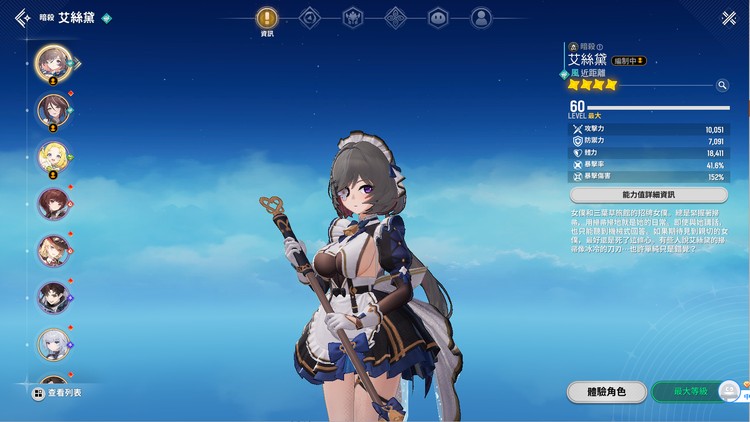The width and height of the screenshot is (750, 422).
Task: Click the green 最大等級 button
Action: click(x=690, y=392)
